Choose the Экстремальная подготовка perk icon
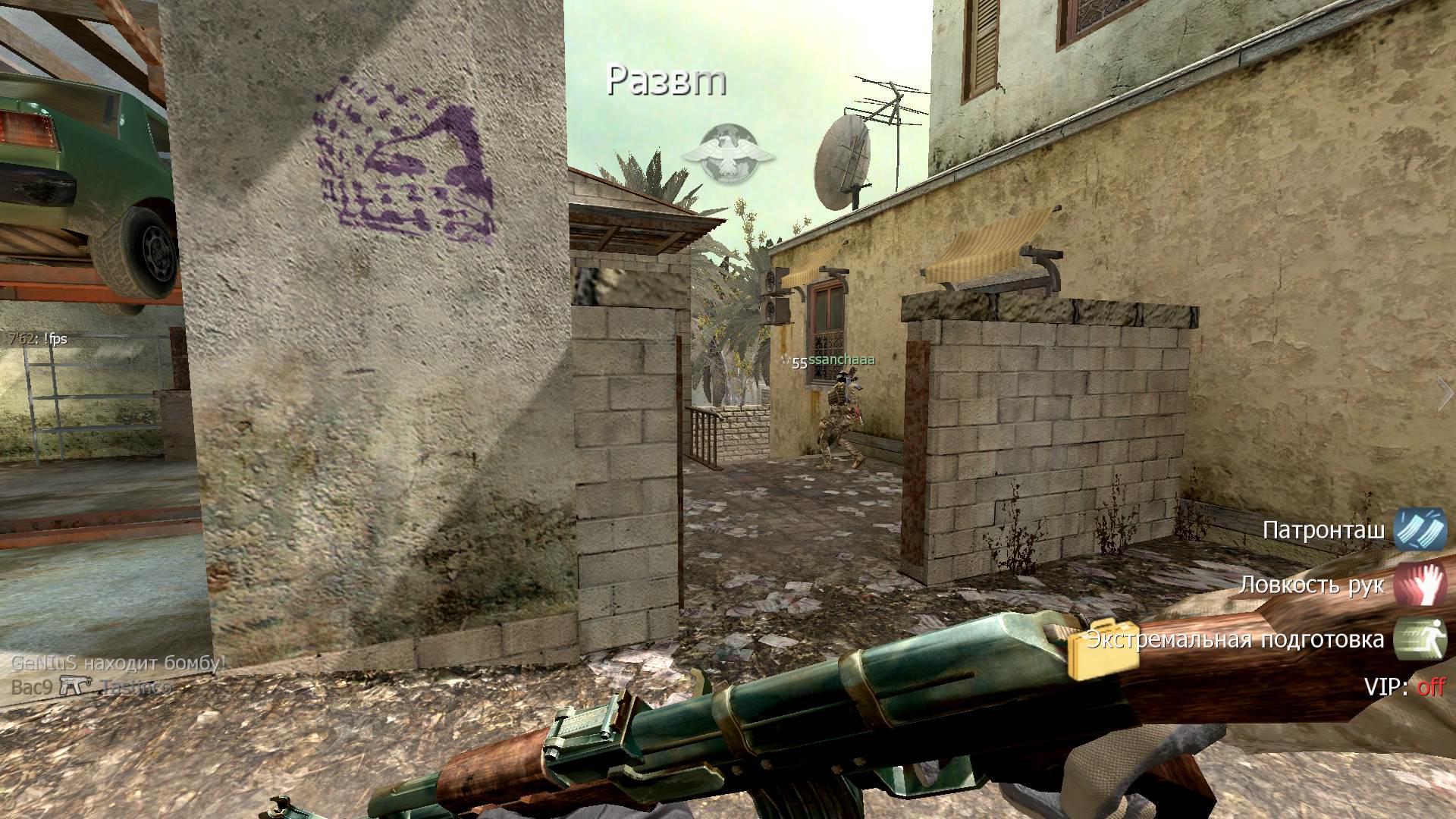The image size is (1456, 819). click(x=1420, y=639)
